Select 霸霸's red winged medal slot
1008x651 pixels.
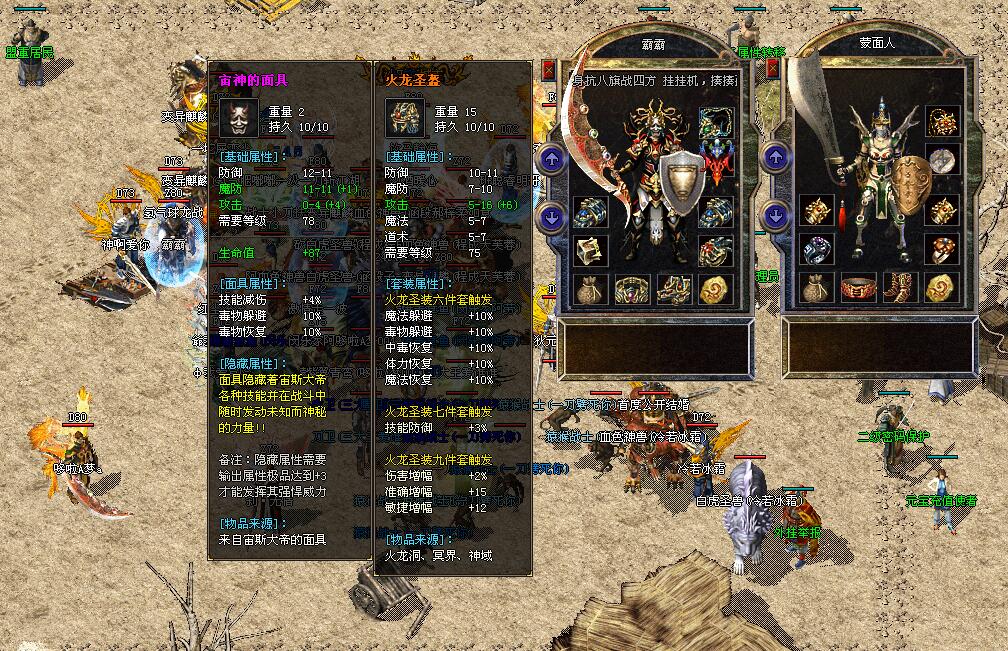pyautogui.click(x=714, y=160)
